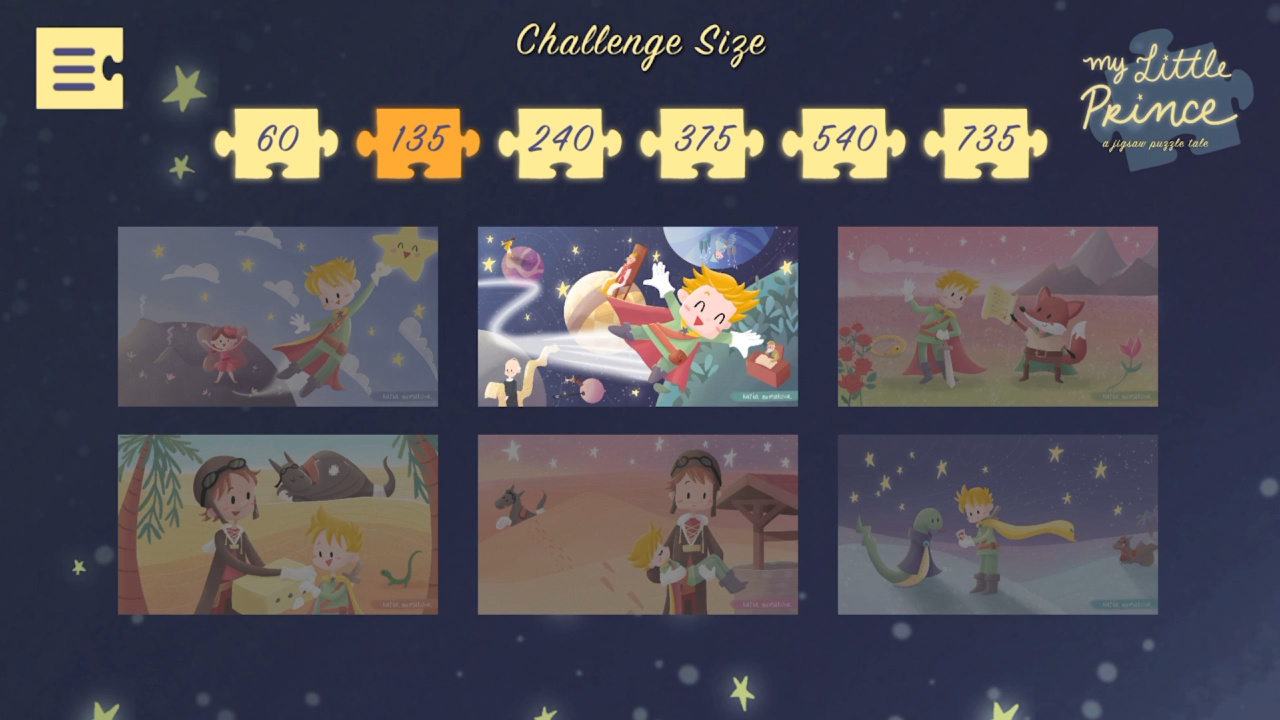Select the desert aviator with palm tree puzzle
1280x720 pixels.
pyautogui.click(x=277, y=525)
